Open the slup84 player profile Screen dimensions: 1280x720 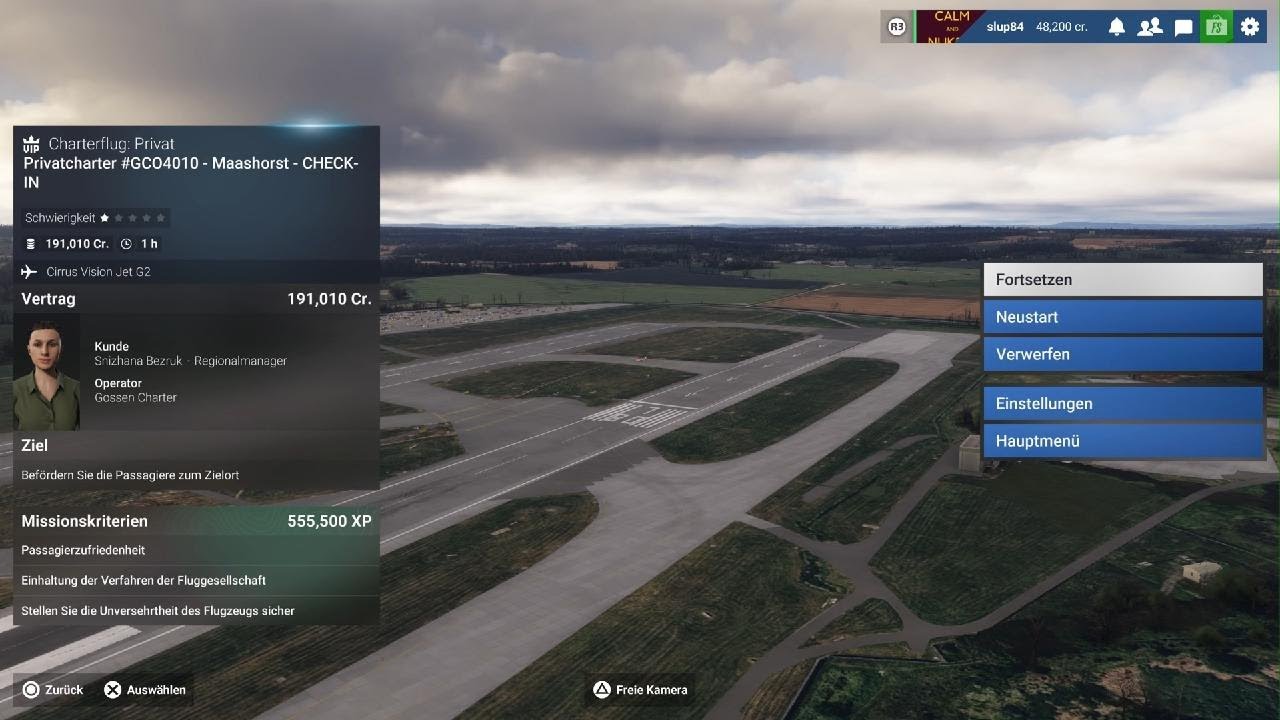(1004, 27)
